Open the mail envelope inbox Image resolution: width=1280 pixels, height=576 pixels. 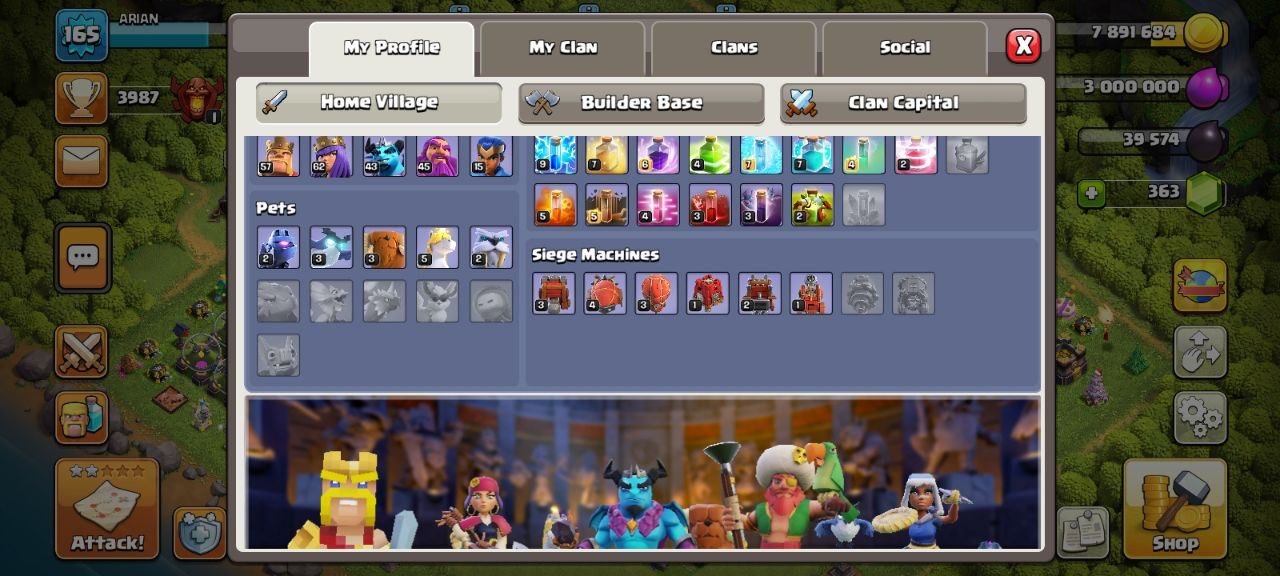coord(81,160)
